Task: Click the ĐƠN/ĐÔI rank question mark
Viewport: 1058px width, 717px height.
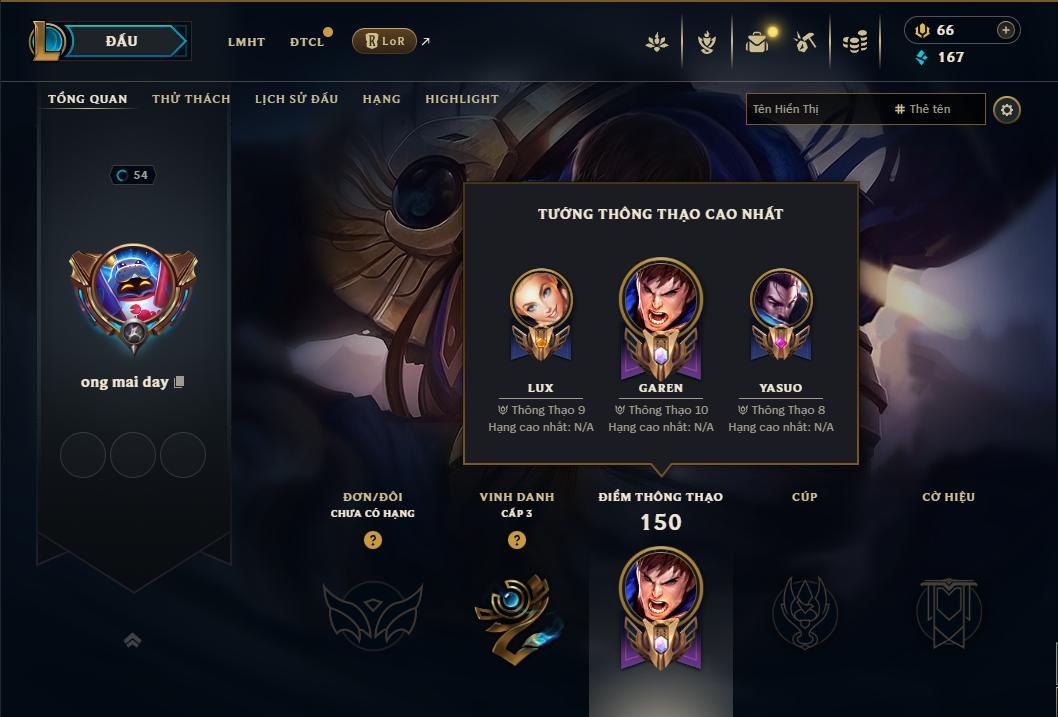Action: click(x=373, y=541)
